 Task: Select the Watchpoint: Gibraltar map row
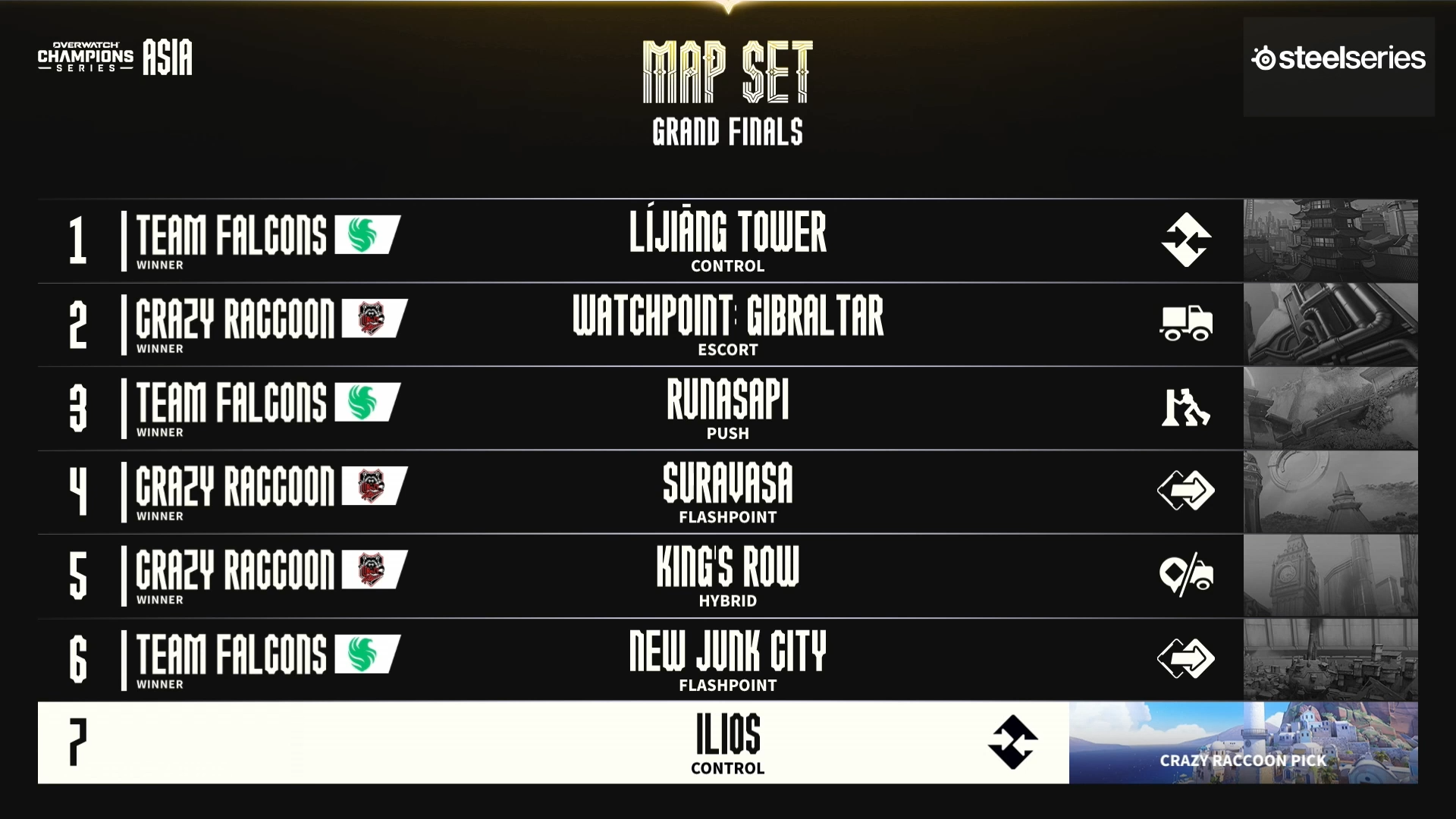pyautogui.click(x=726, y=325)
